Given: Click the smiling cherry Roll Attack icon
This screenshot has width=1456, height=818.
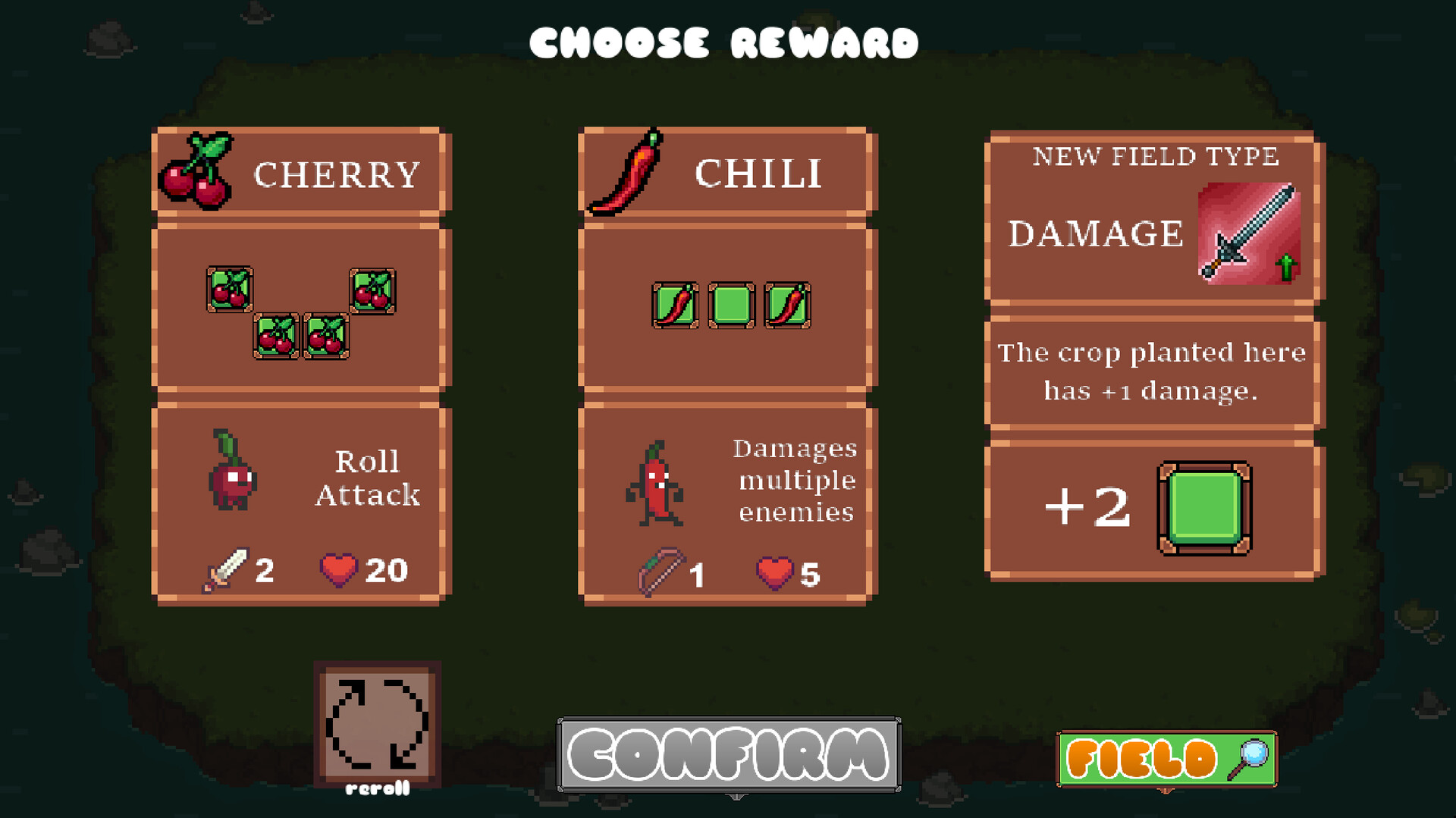Looking at the screenshot, I should click(230, 479).
